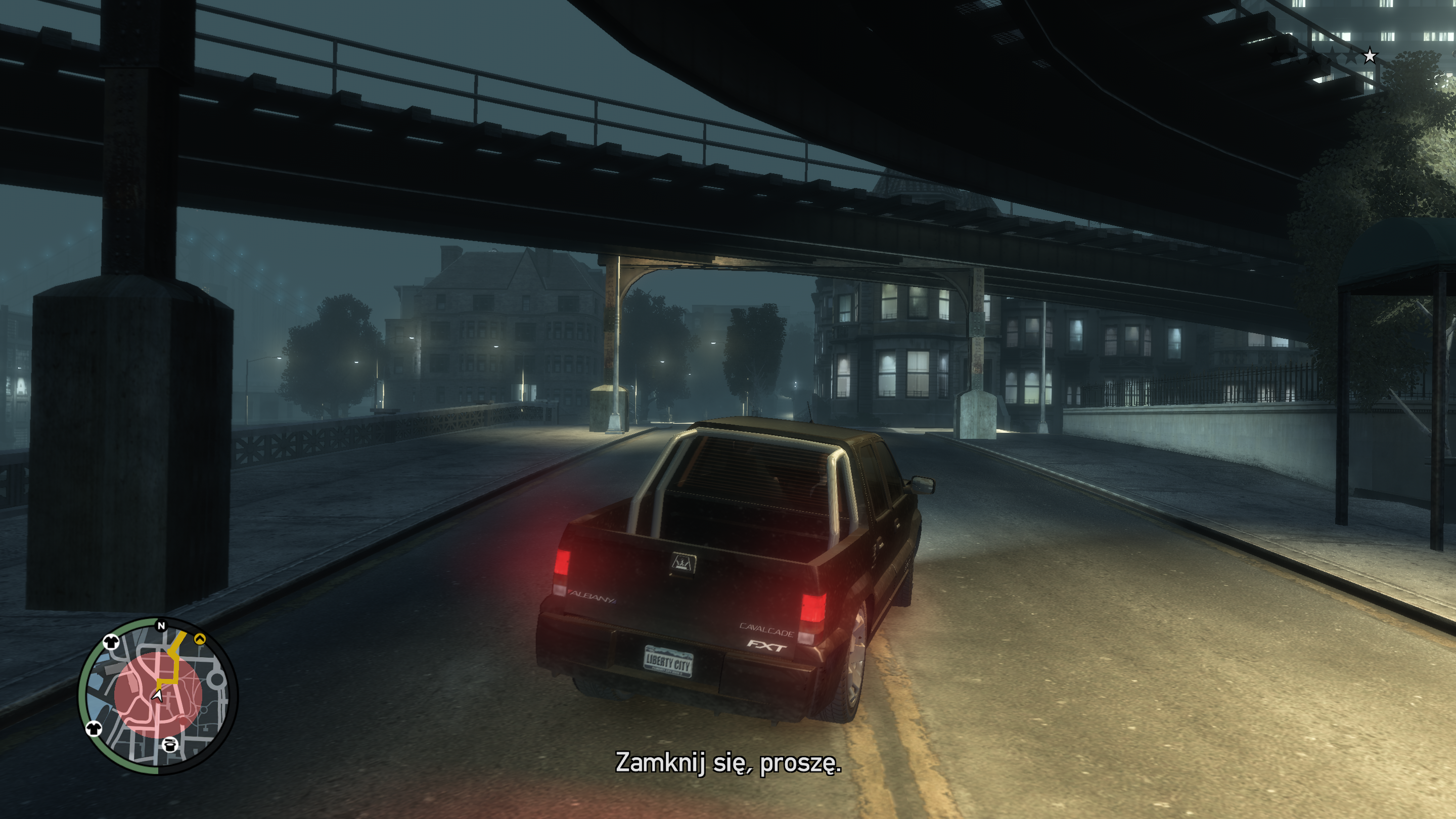Click the radar minimap
Screen dimensions: 1456x819
click(x=158, y=696)
